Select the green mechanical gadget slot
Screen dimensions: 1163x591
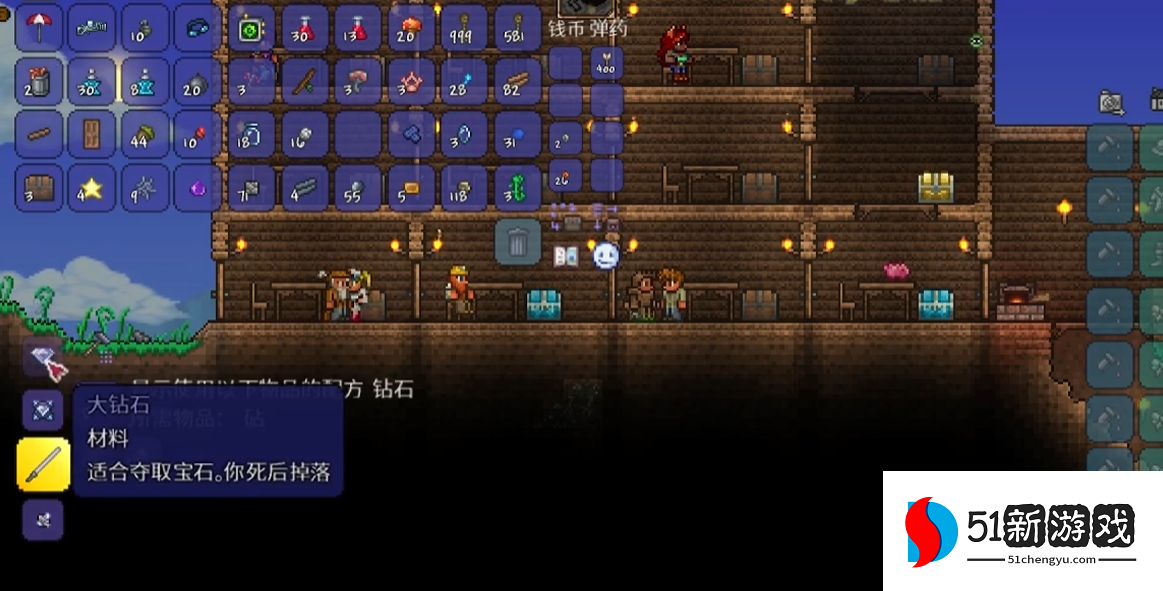click(251, 27)
